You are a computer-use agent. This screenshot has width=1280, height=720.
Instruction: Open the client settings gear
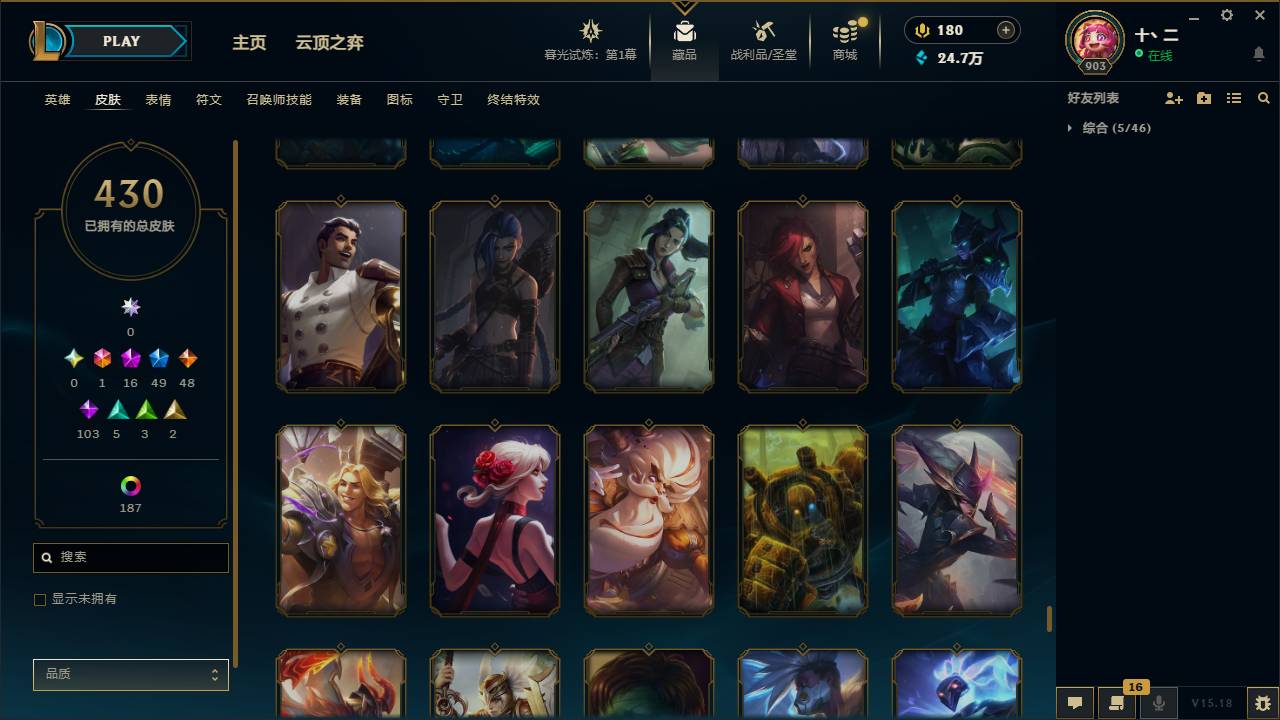(x=1226, y=15)
